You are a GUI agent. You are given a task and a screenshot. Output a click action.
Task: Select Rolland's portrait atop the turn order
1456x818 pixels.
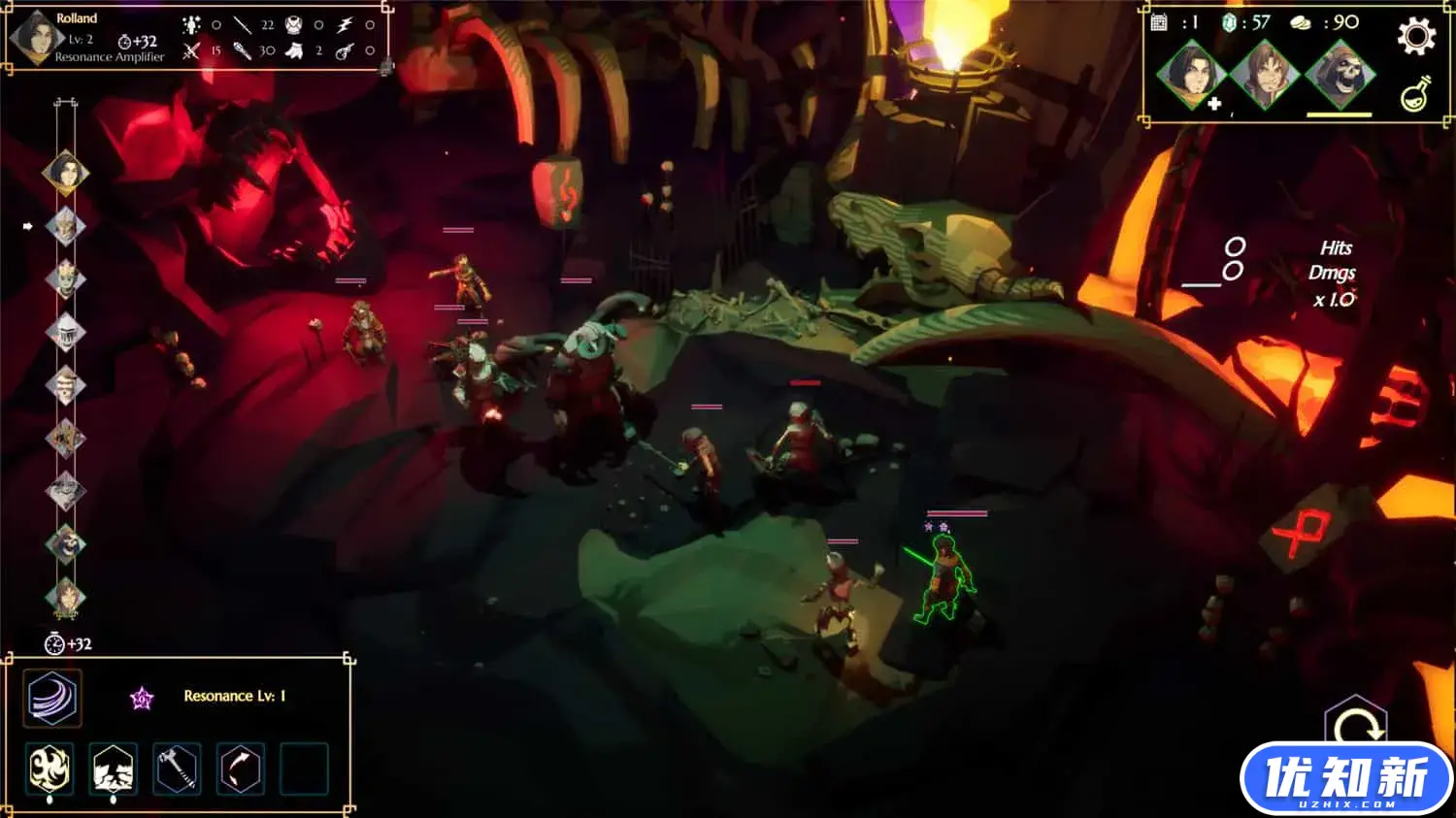pyautogui.click(x=65, y=173)
